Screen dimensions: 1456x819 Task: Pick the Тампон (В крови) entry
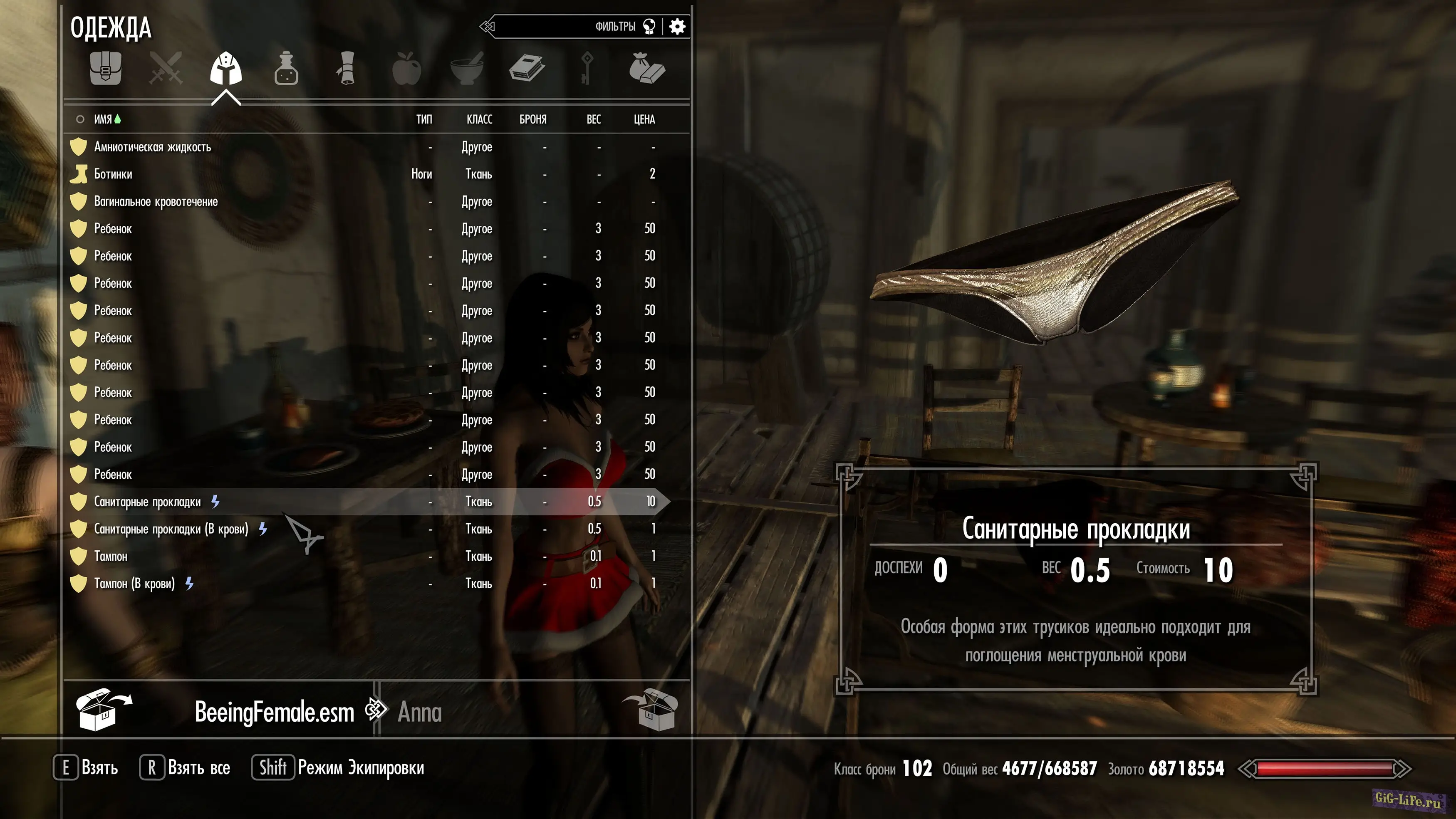point(134,584)
